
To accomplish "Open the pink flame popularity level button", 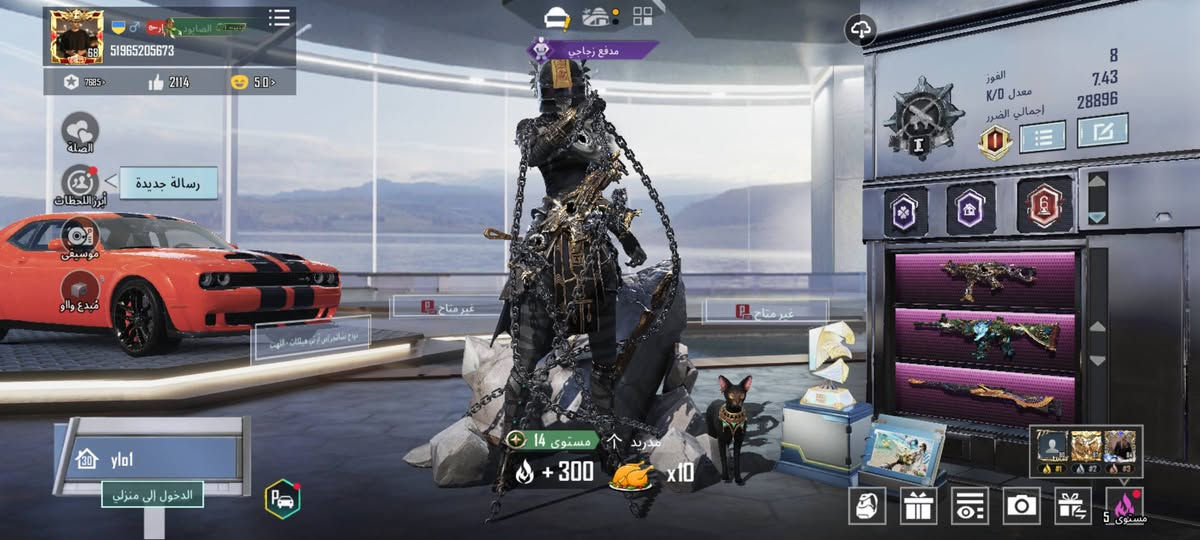I will pyautogui.click(x=1126, y=506).
